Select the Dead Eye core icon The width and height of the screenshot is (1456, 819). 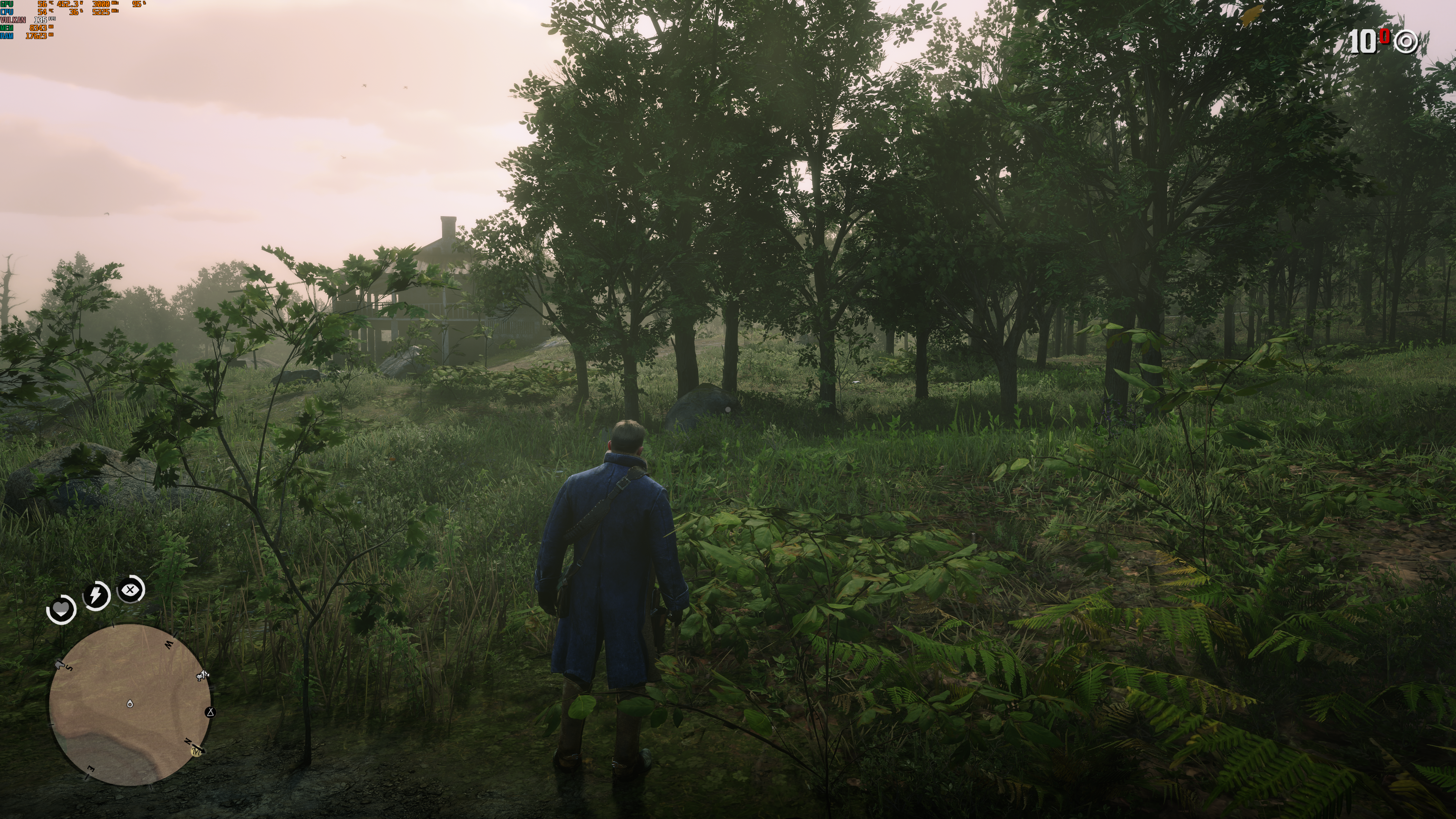coord(130,590)
